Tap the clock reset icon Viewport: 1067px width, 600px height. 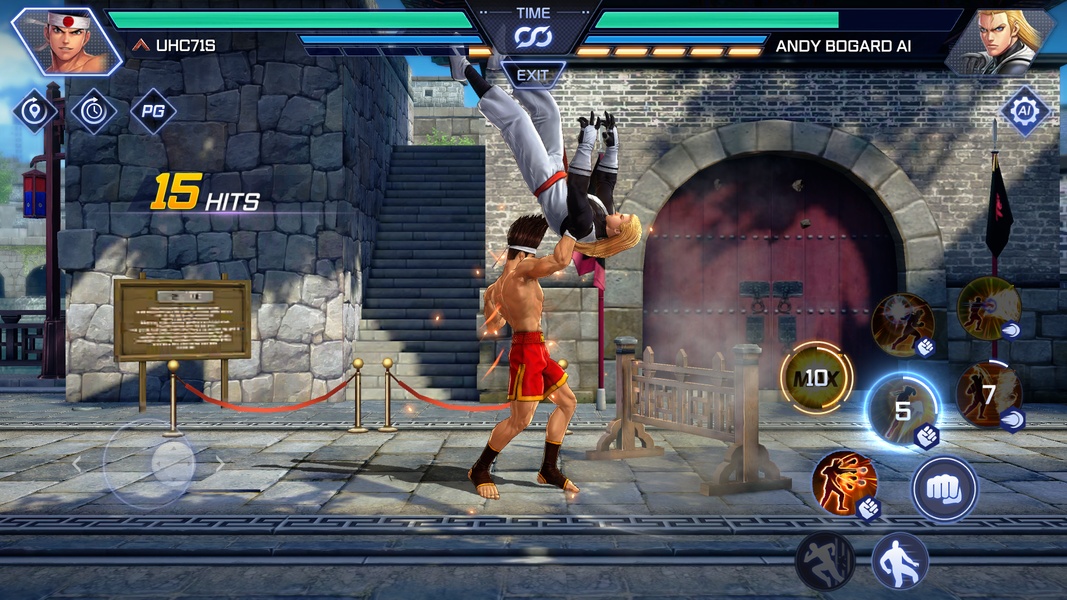[93, 111]
